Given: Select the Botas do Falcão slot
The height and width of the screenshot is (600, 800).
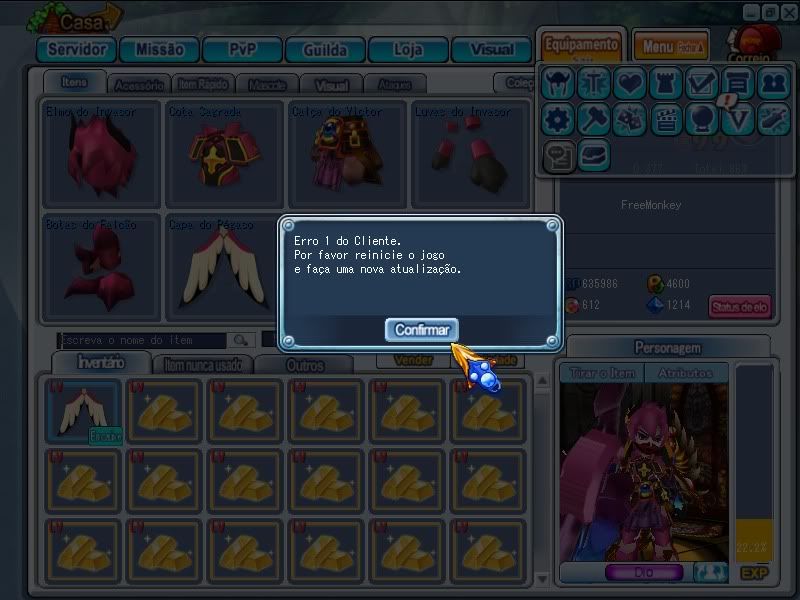Looking at the screenshot, I should pyautogui.click(x=101, y=266).
